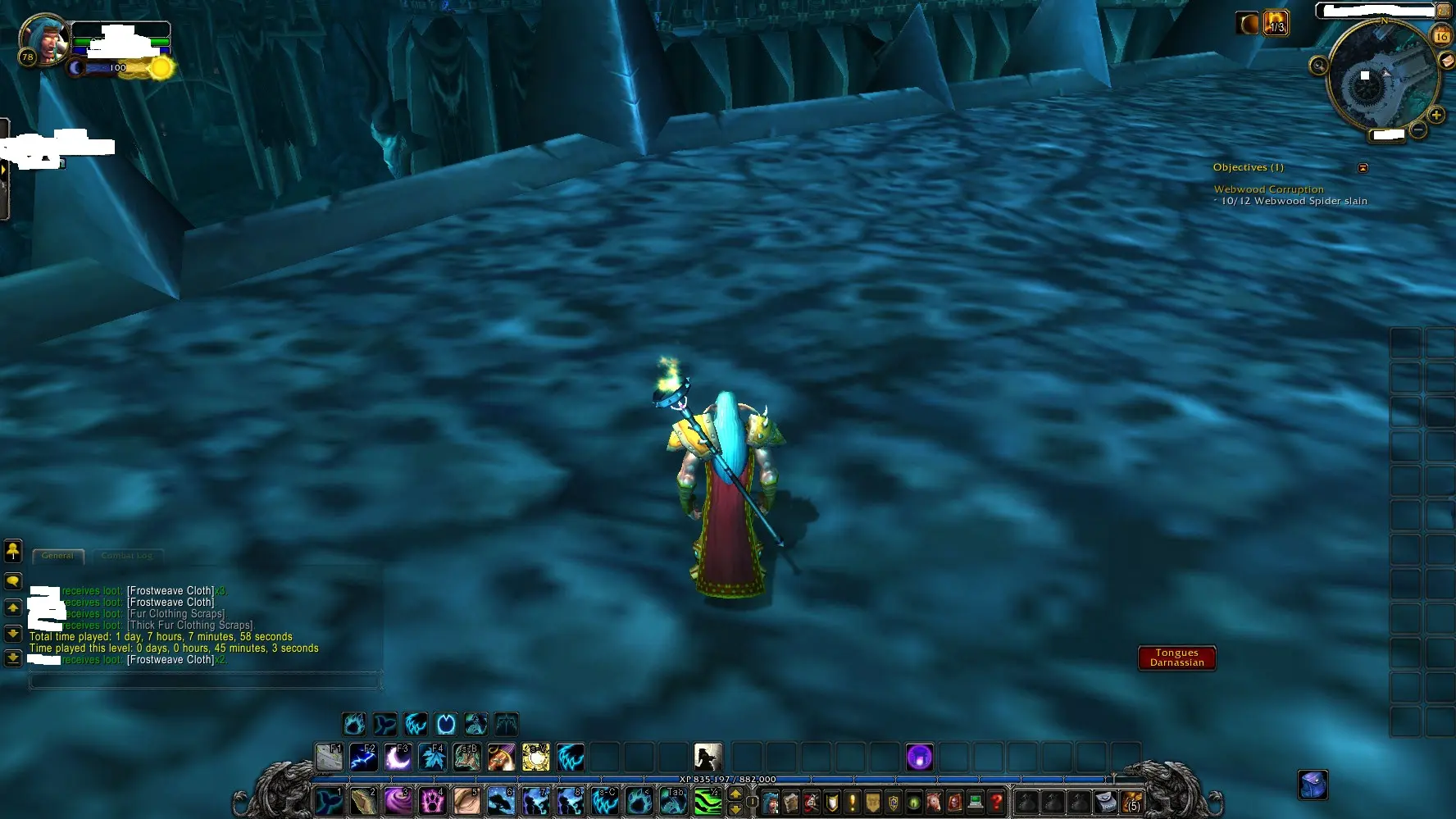Click the Tongues Darnassian red button

click(1176, 657)
